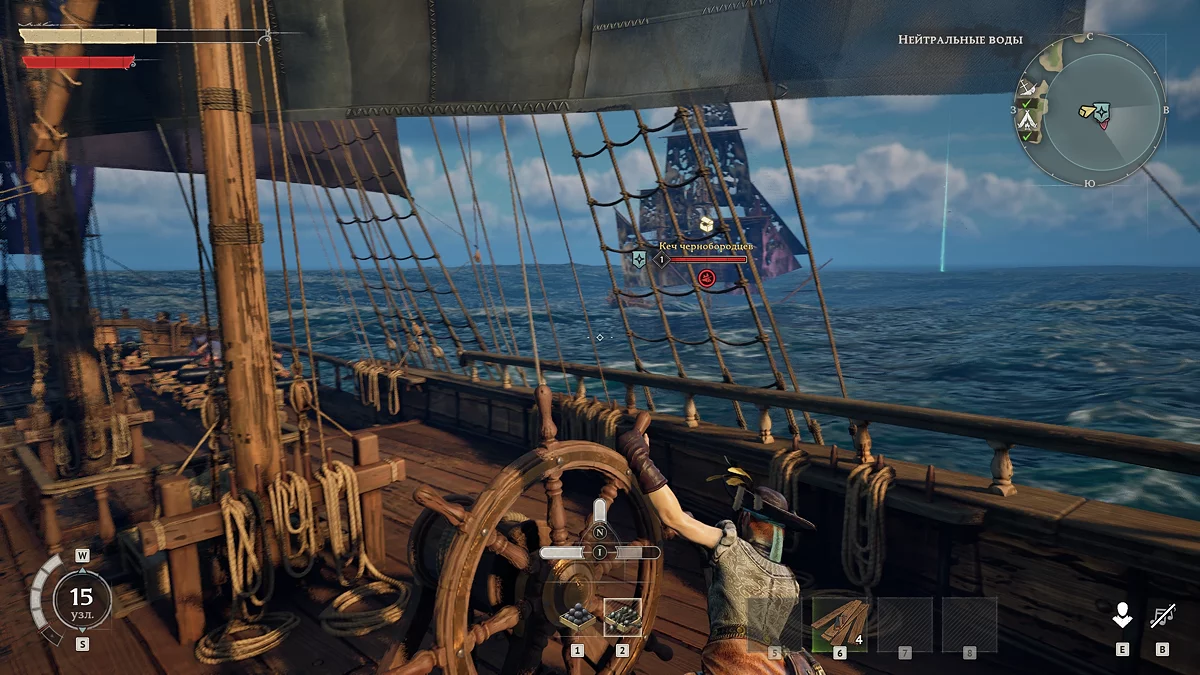Click the crossed-out music notes shanty icon
1200x675 pixels.
pos(1162,616)
